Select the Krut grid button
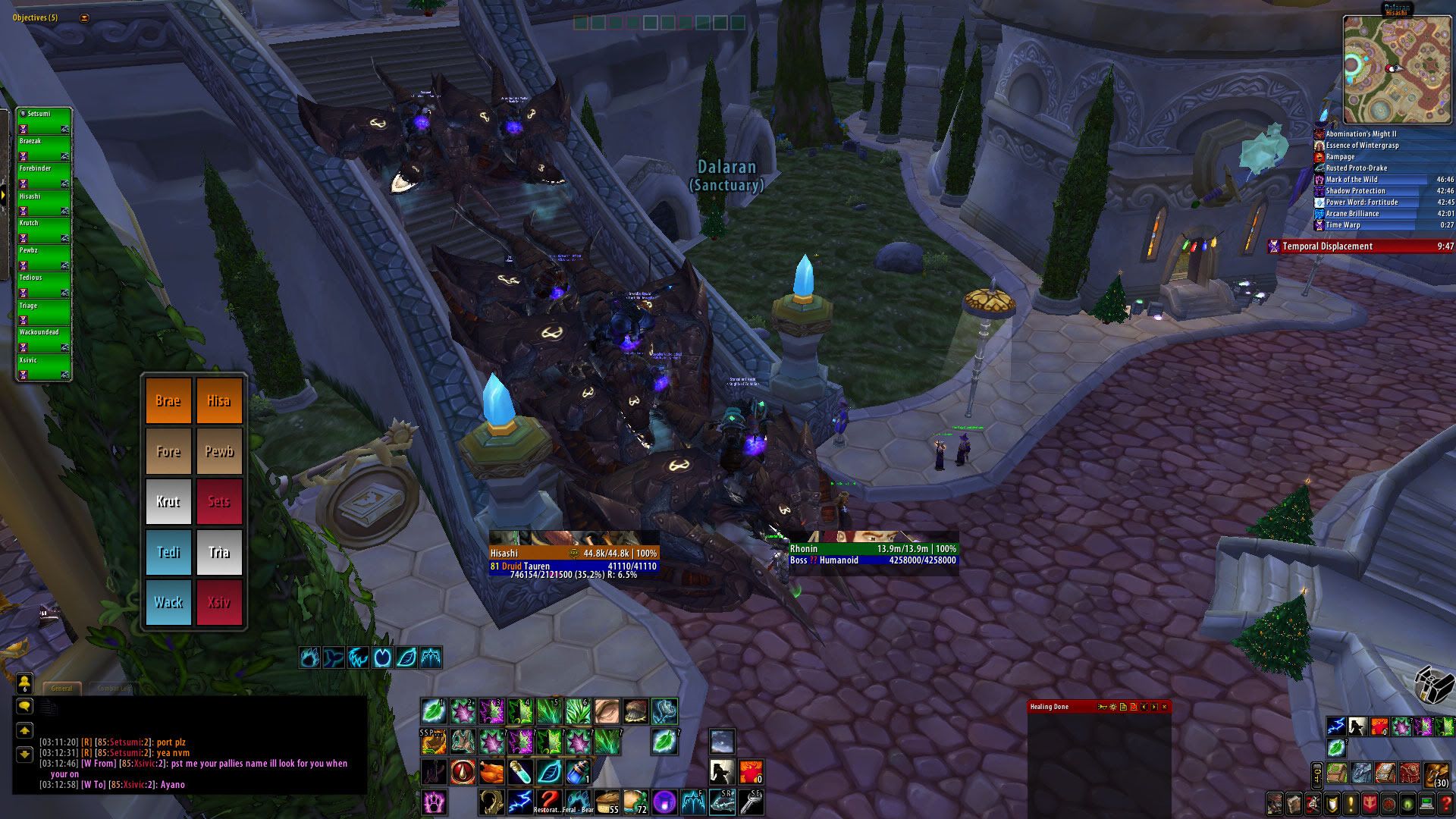This screenshot has width=1456, height=819. [168, 501]
